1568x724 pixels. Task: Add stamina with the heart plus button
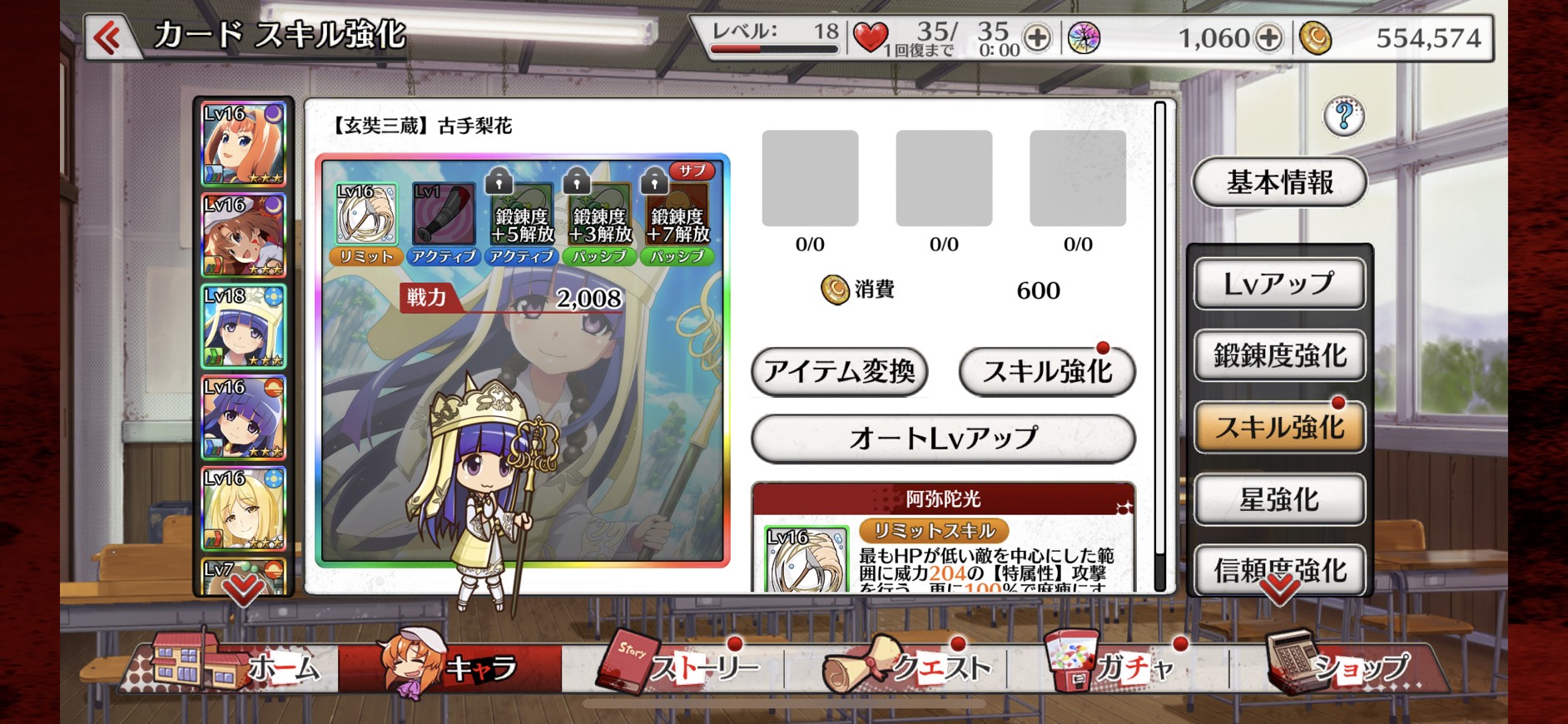pos(1037,38)
